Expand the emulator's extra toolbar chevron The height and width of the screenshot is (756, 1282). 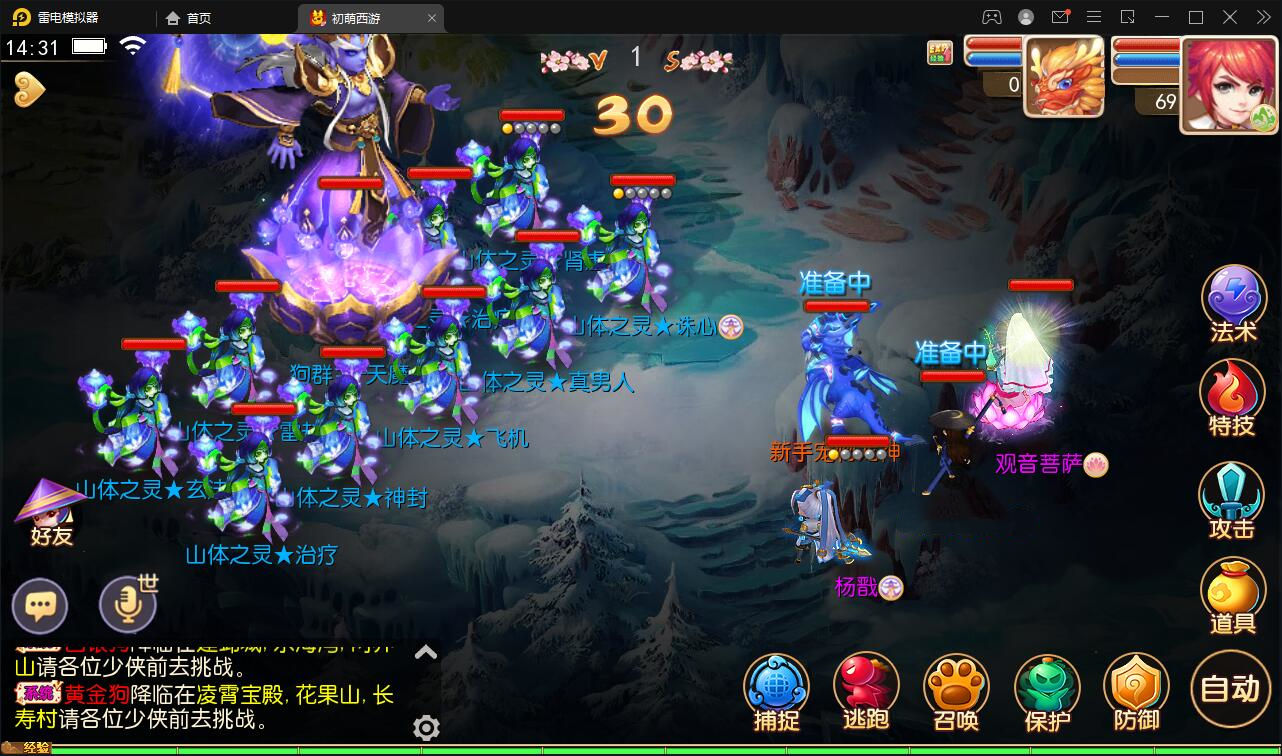point(1262,17)
